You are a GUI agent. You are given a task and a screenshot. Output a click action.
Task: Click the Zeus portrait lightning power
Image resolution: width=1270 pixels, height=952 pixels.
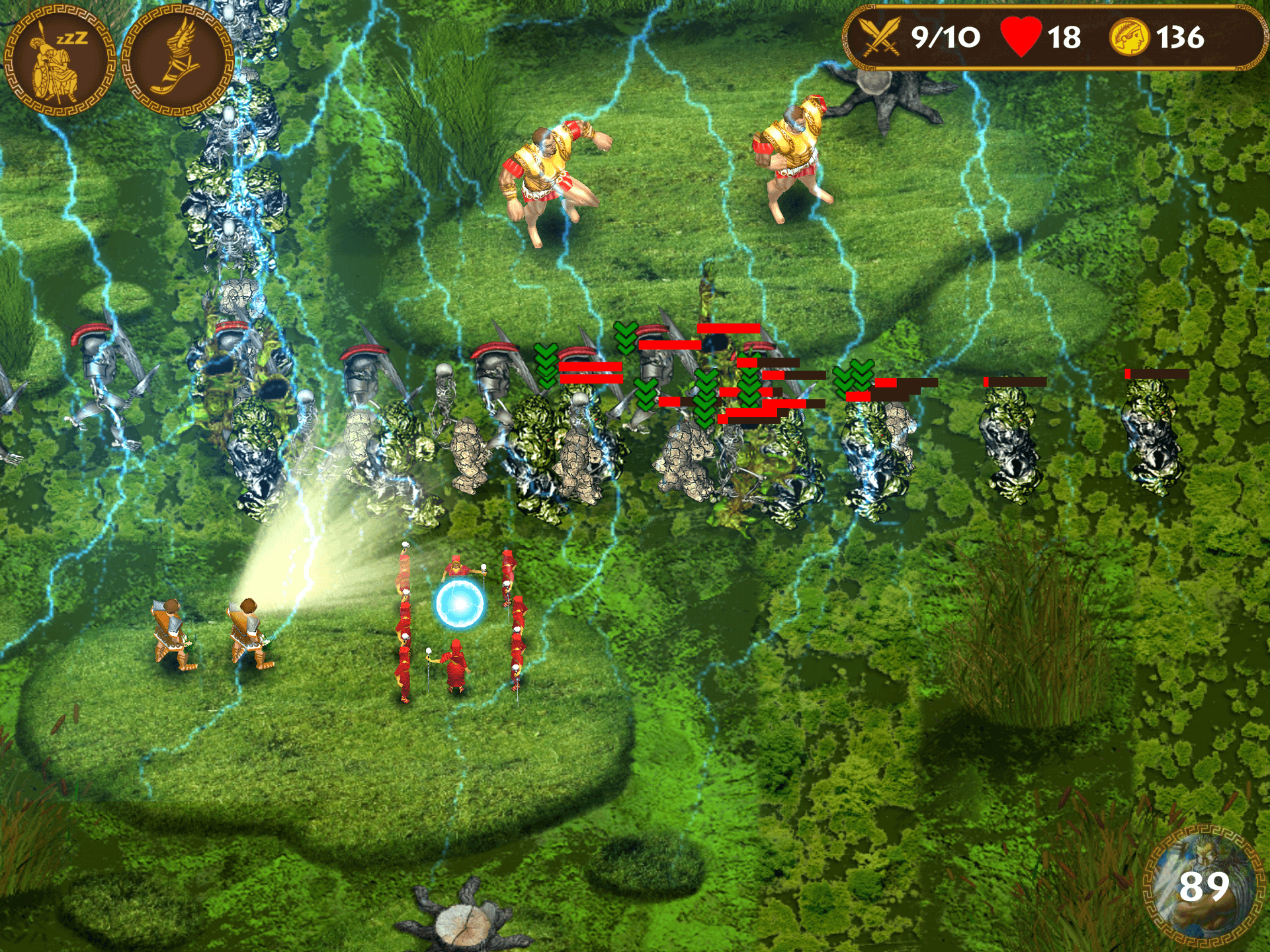tap(1203, 885)
